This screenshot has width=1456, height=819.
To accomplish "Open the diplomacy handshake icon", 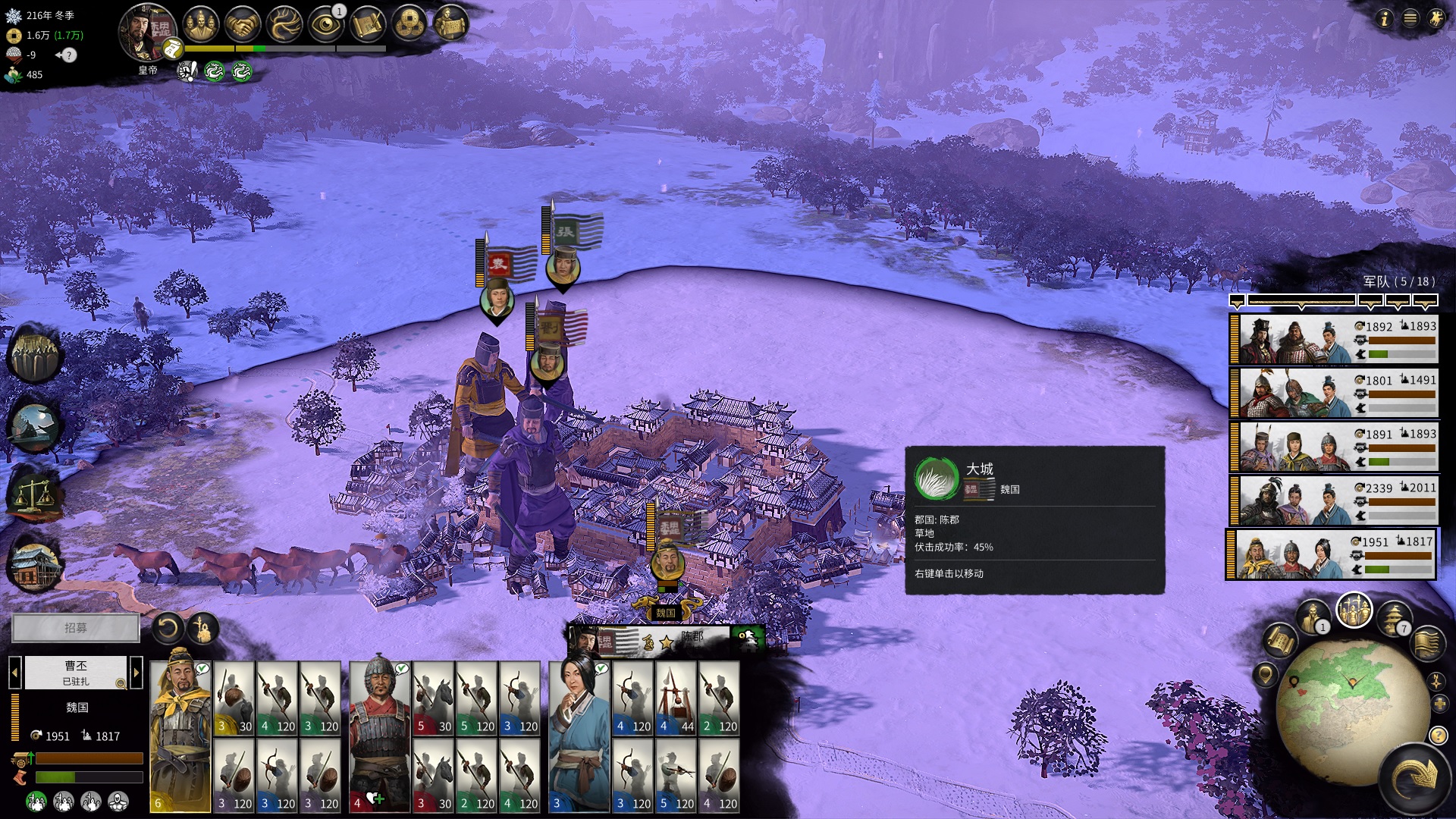I will coord(243,25).
